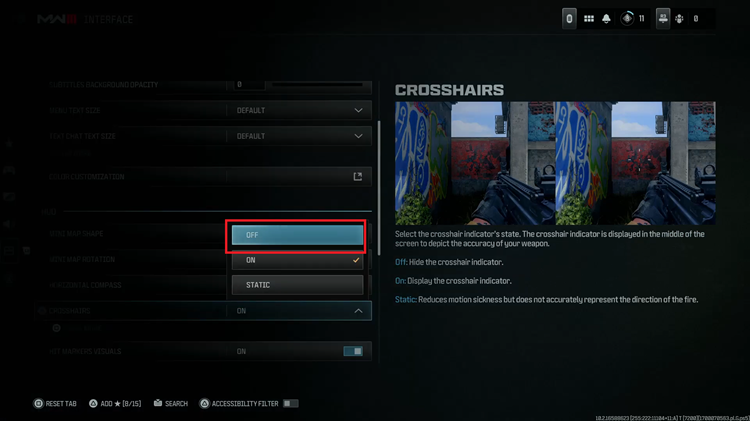Open the social party icon
Viewport: 750px width, 421px height.
click(x=663, y=19)
